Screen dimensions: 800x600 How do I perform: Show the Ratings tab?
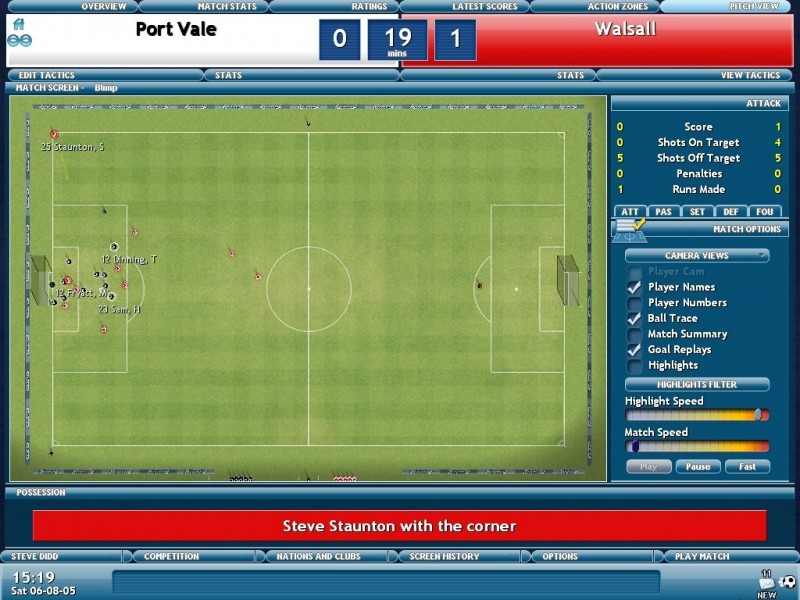[x=369, y=7]
